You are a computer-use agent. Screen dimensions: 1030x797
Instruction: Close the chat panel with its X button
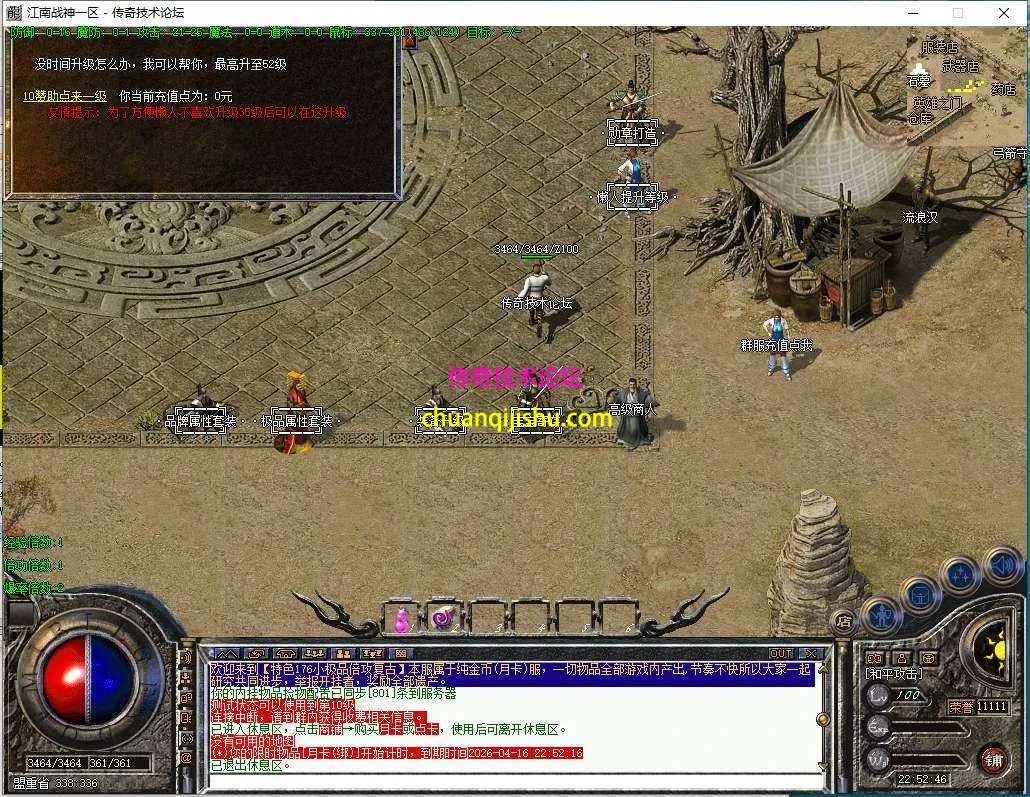[x=809, y=654]
